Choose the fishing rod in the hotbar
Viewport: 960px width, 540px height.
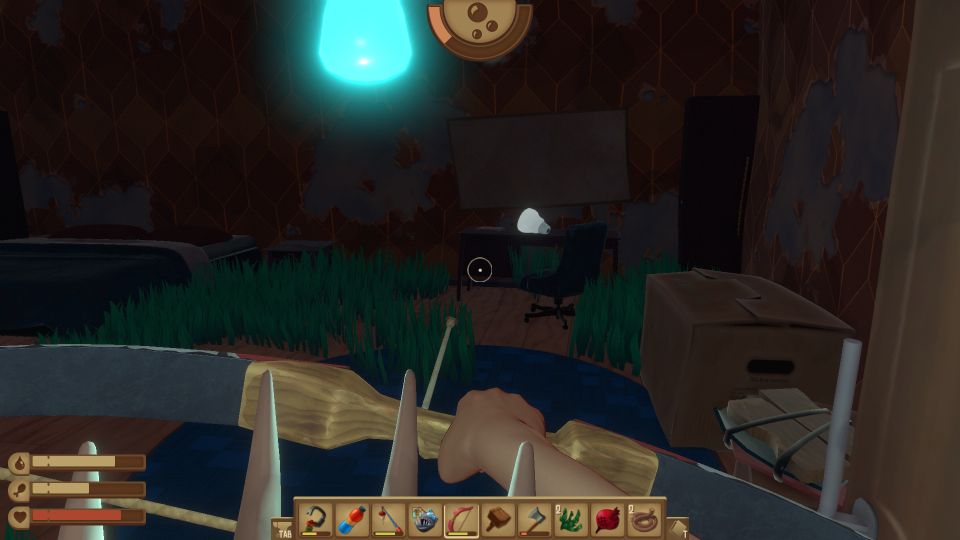coord(389,519)
